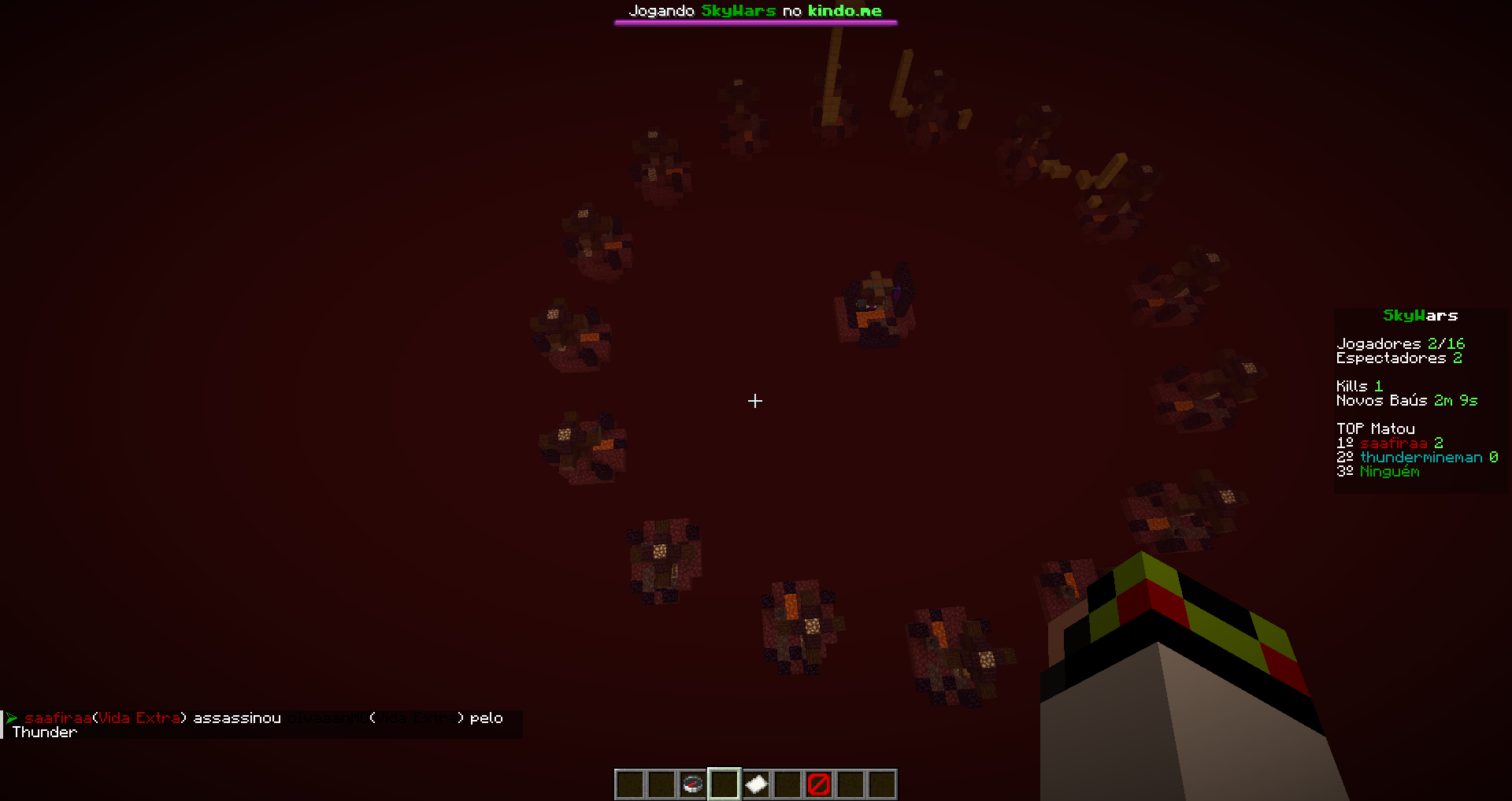Select the paper item hotbar slot
Viewport: 1512px width, 801px height.
(756, 784)
